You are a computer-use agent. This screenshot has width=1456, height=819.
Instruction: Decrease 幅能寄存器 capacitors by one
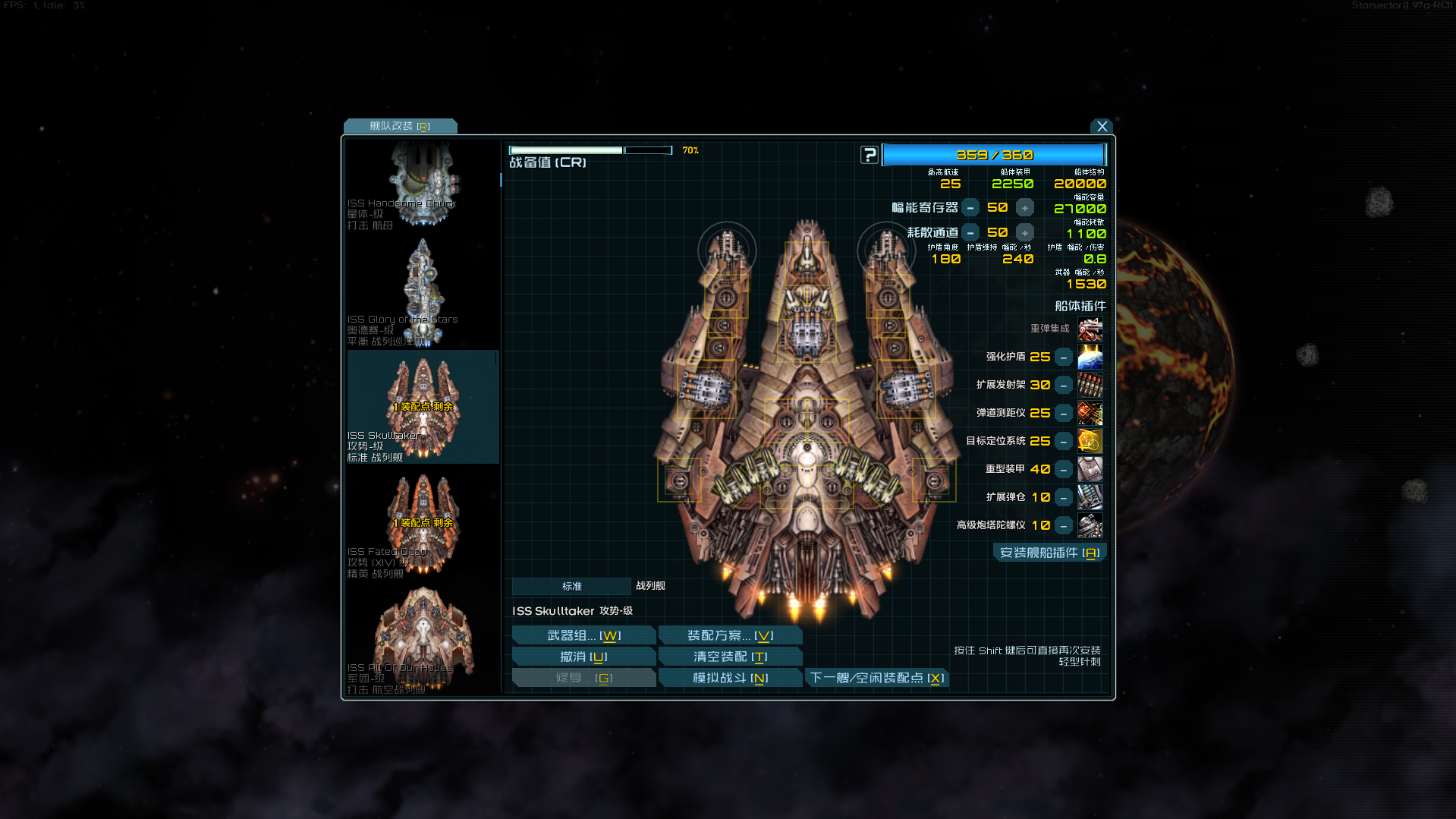(x=970, y=208)
